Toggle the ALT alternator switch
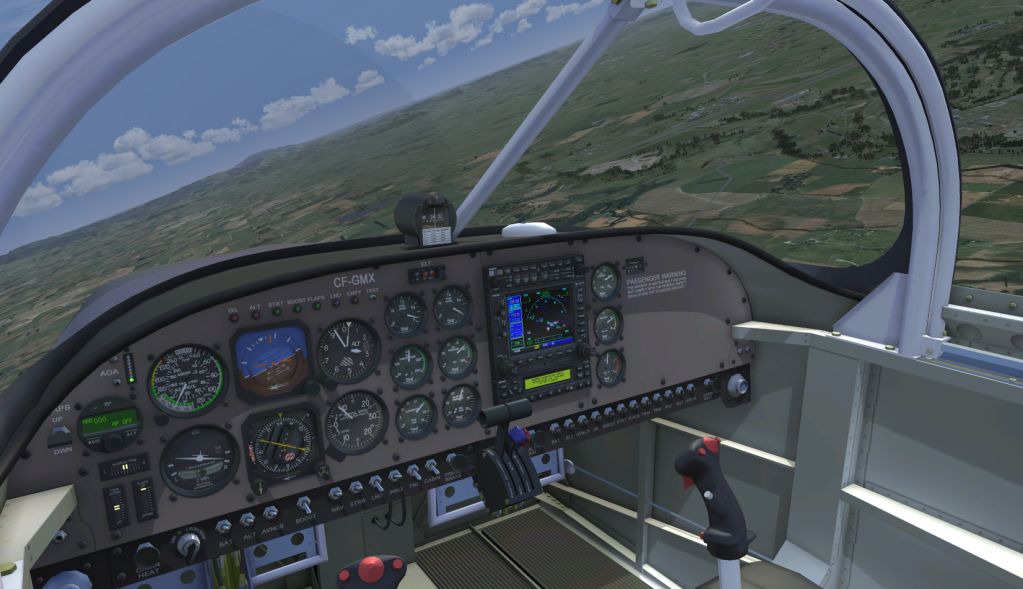 coord(246,518)
